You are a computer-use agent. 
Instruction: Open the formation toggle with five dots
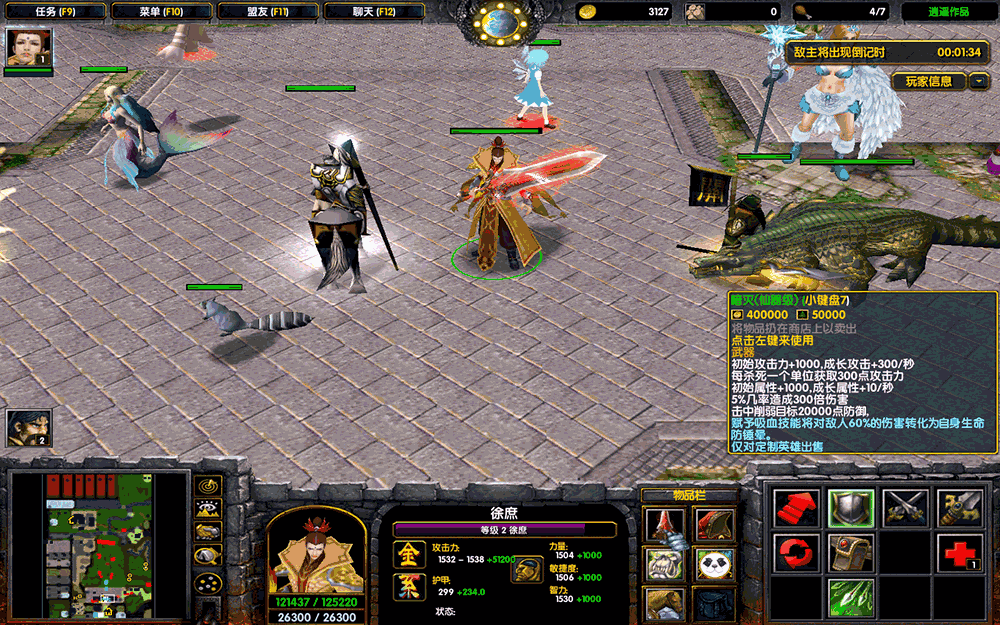[x=208, y=581]
